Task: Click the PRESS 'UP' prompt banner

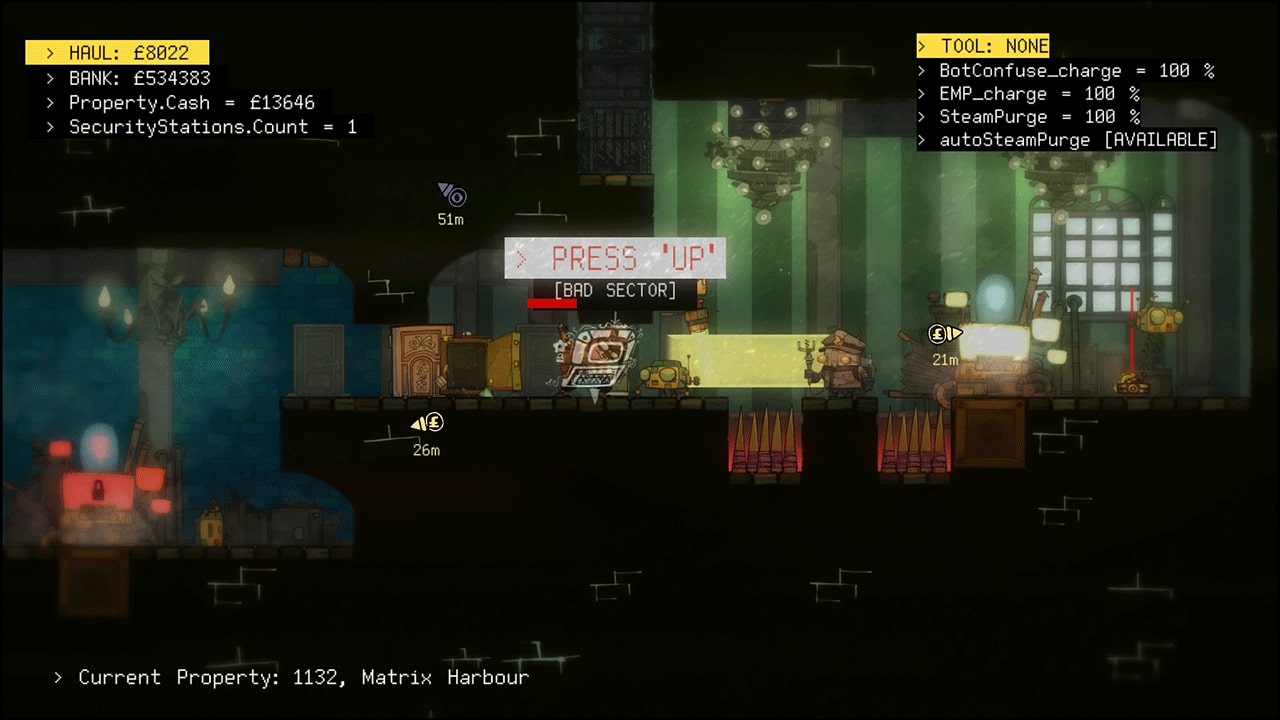Action: pyautogui.click(x=614, y=258)
